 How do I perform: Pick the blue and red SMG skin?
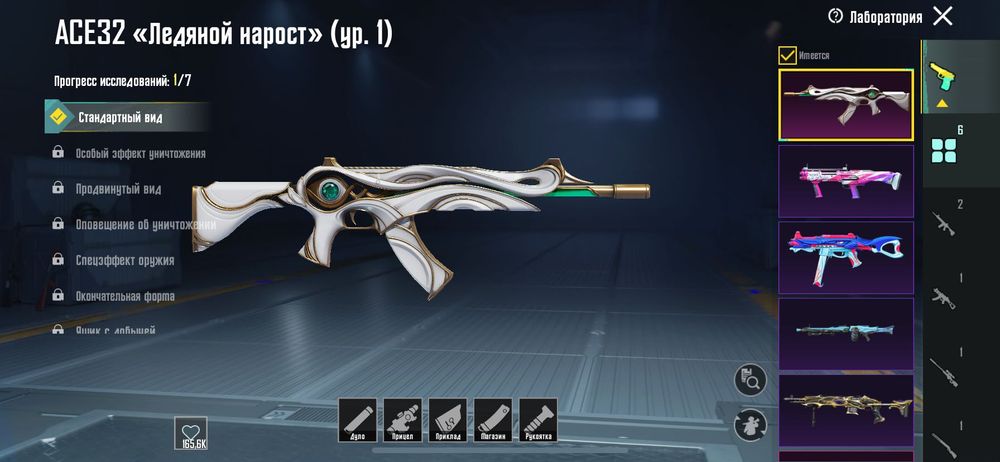[x=845, y=256]
